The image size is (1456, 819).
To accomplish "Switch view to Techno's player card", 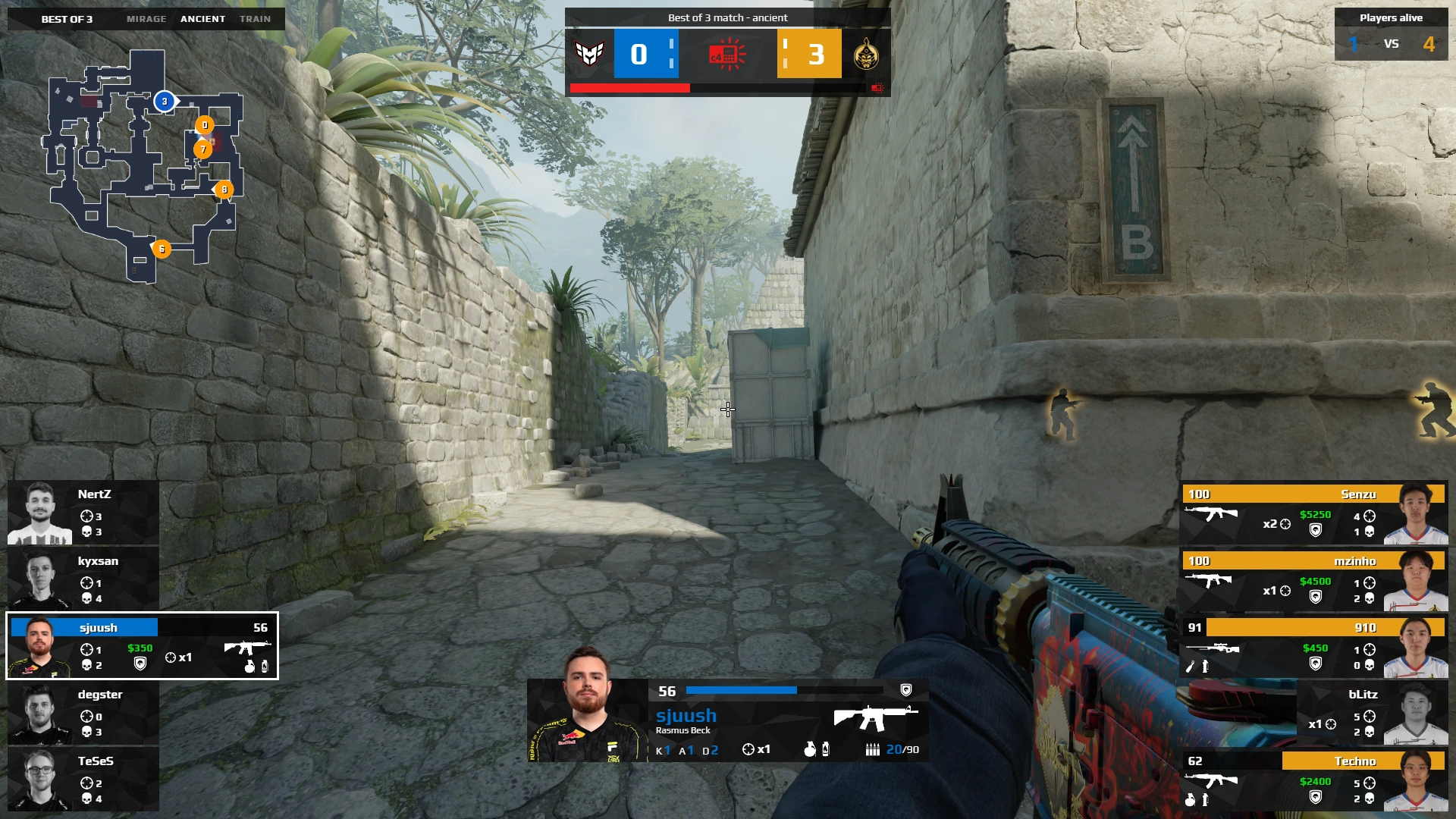I will [x=1313, y=780].
